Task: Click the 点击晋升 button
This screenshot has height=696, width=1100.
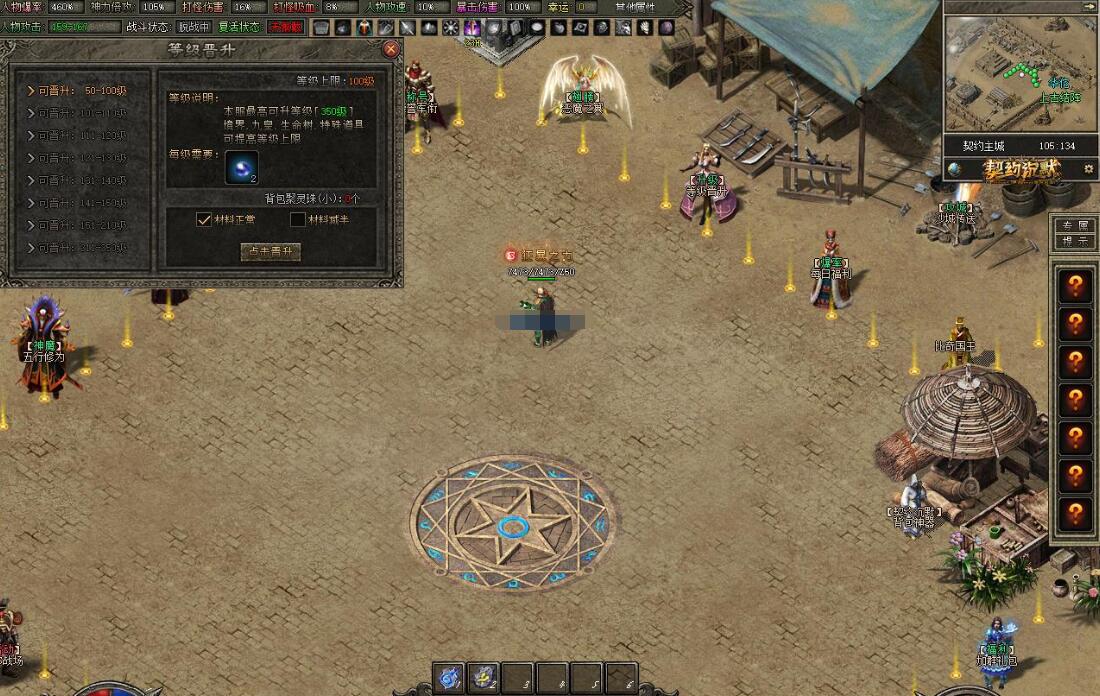Action: point(269,252)
